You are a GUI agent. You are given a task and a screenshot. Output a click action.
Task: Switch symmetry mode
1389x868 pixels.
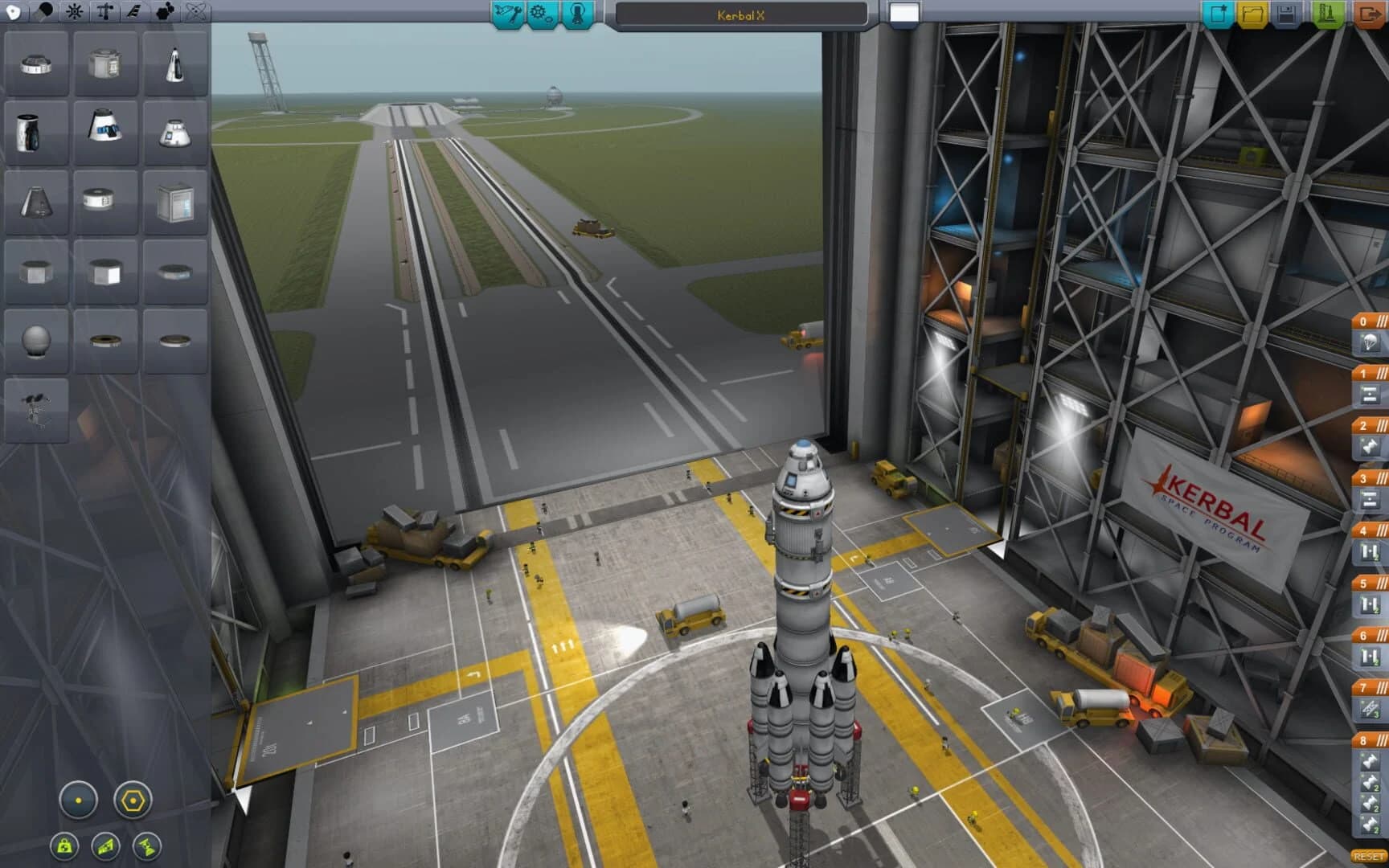coord(77,800)
